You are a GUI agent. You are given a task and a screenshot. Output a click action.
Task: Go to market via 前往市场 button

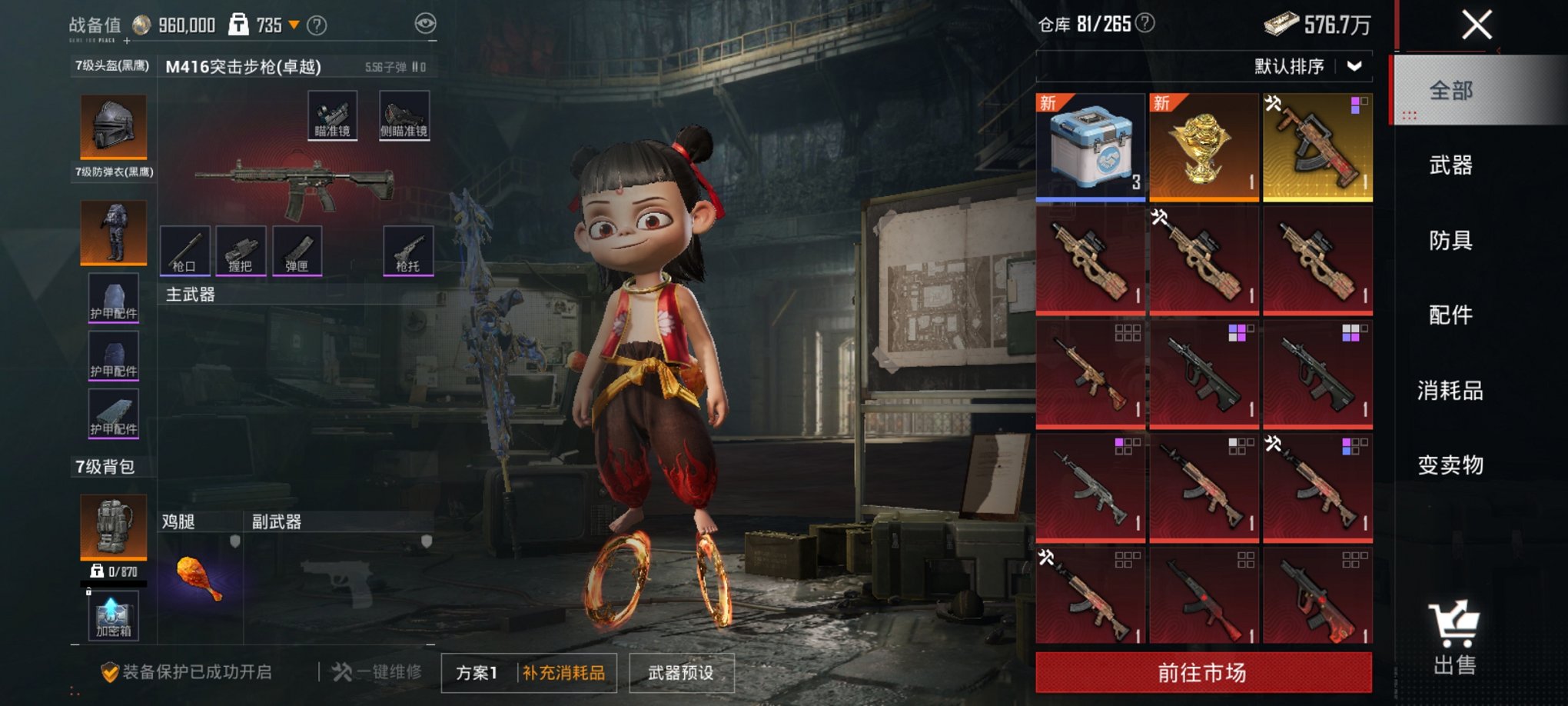point(1203,673)
